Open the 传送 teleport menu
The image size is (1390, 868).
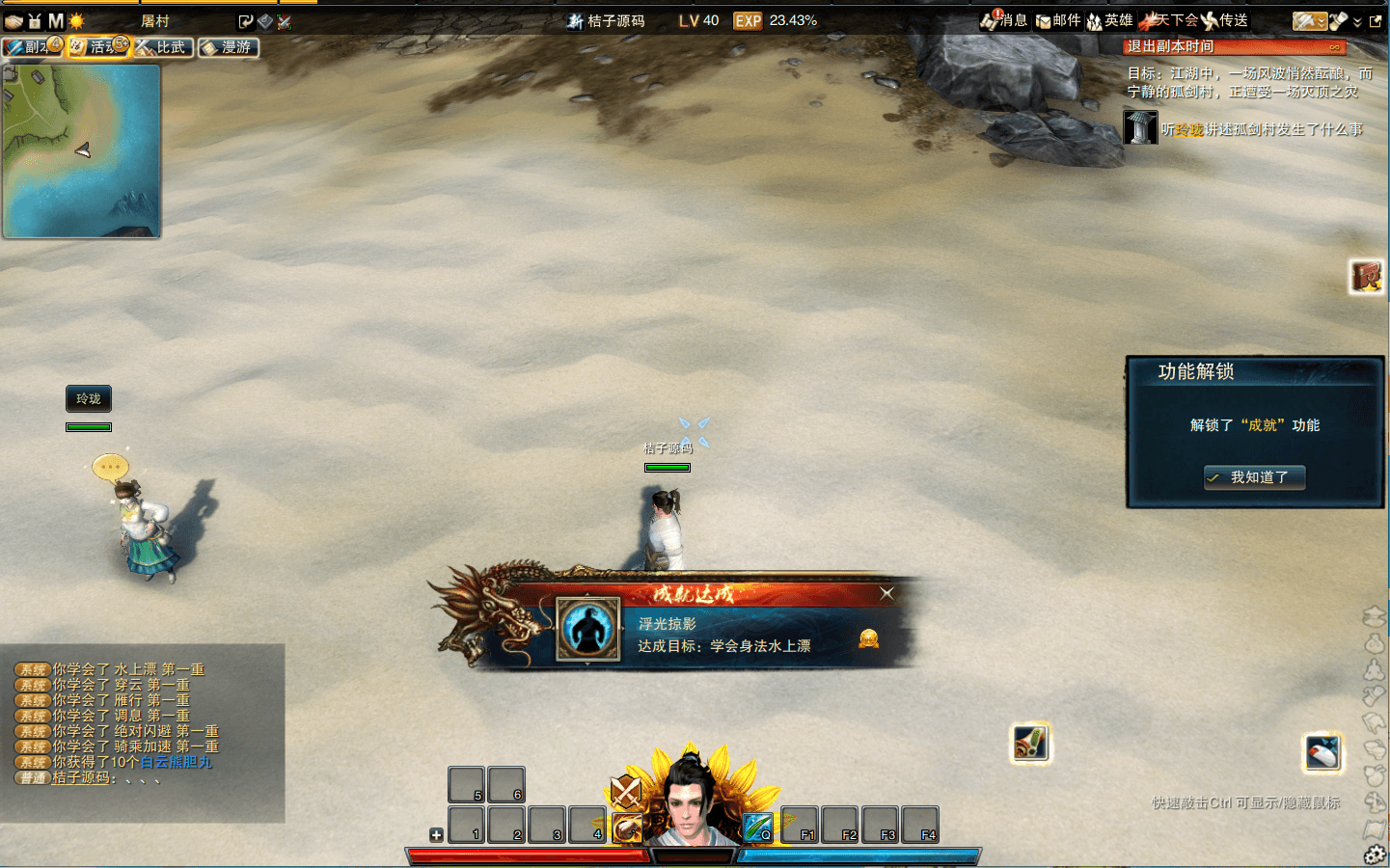click(1225, 20)
